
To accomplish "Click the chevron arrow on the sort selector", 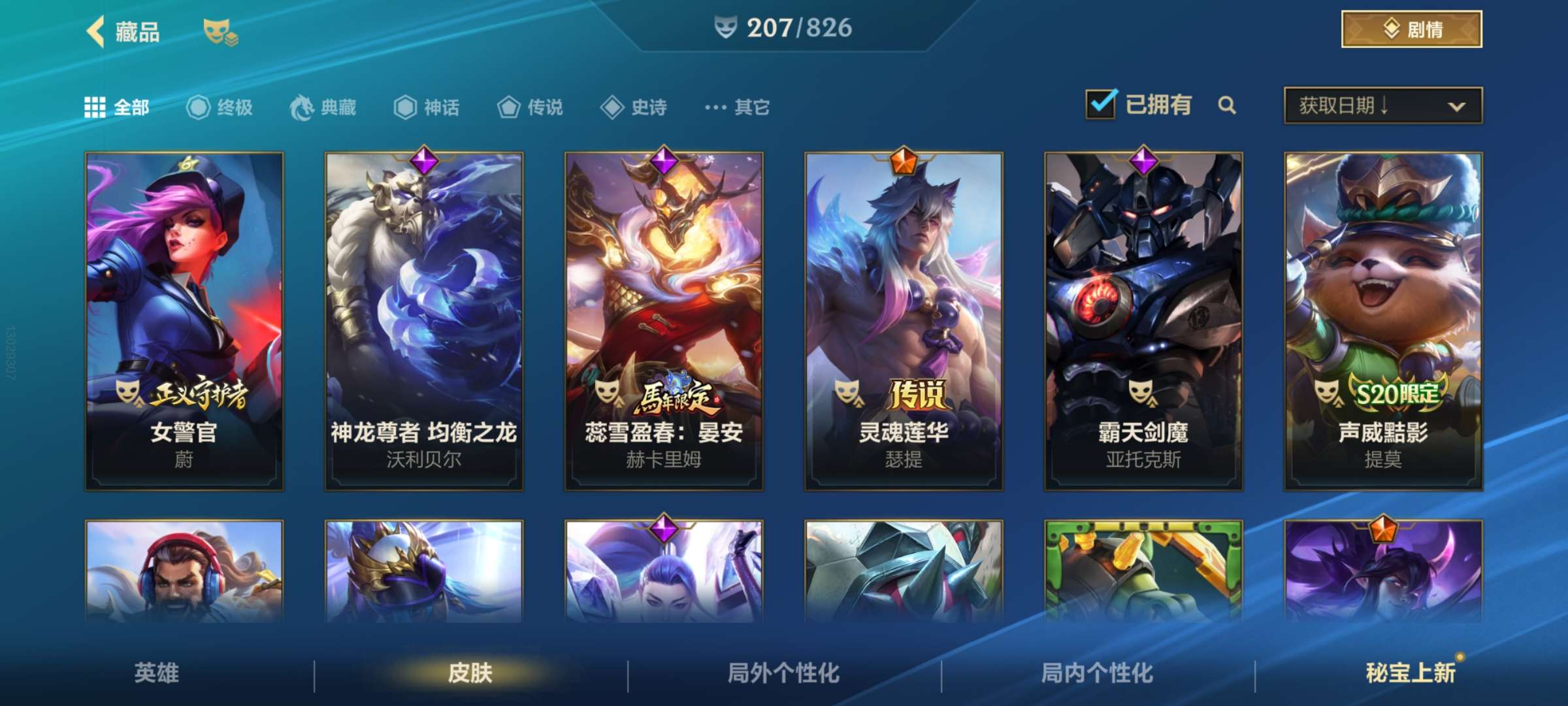I will pos(1457,106).
